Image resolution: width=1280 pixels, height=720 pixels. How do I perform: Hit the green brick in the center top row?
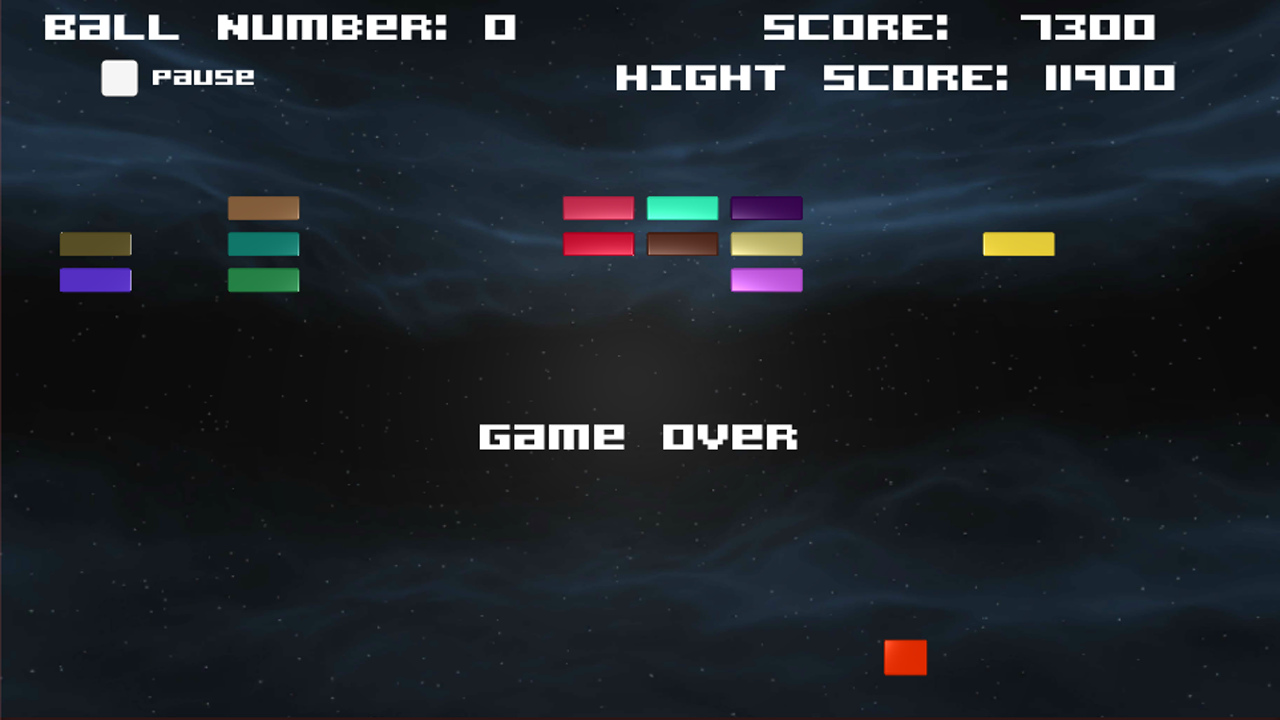pyautogui.click(x=681, y=207)
